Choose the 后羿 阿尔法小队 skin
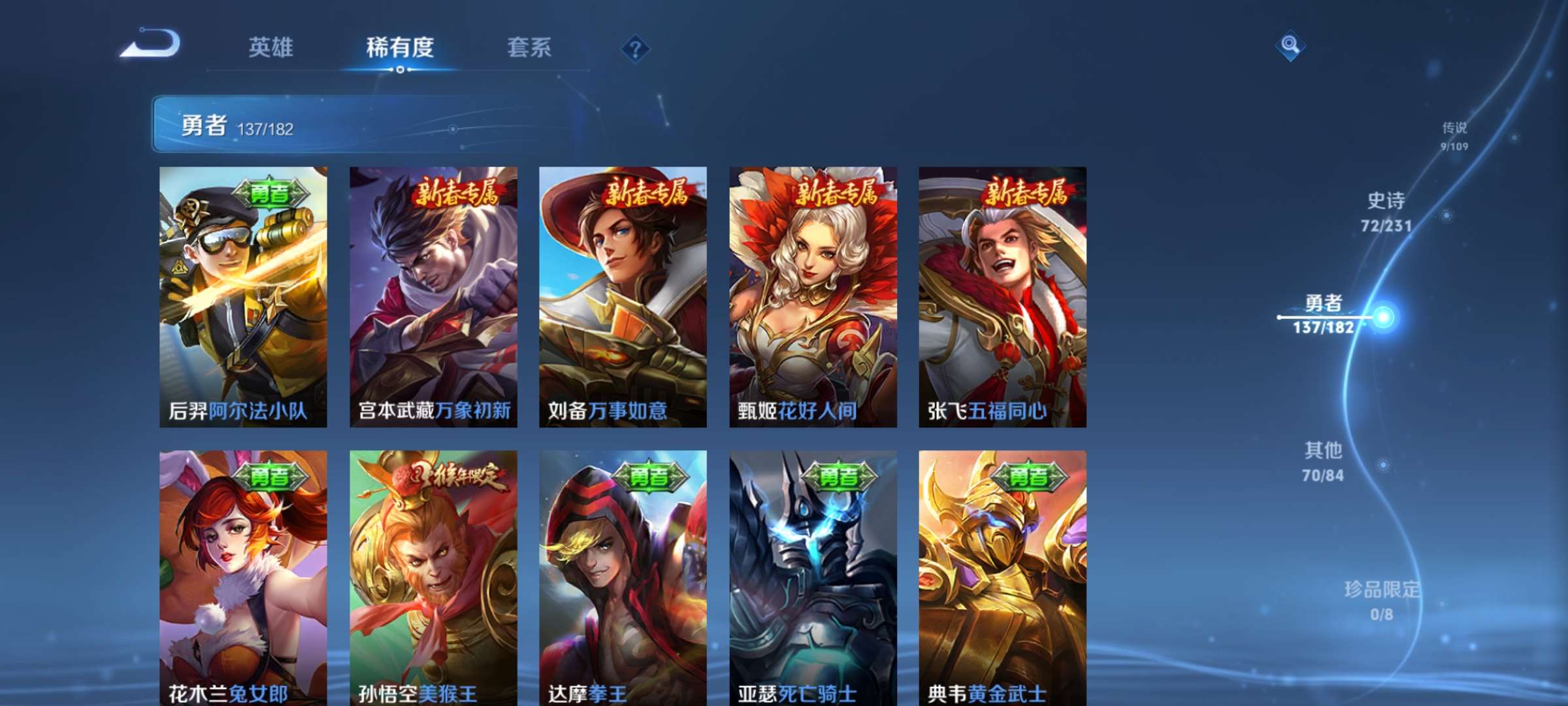Image resolution: width=1568 pixels, height=706 pixels. click(243, 296)
